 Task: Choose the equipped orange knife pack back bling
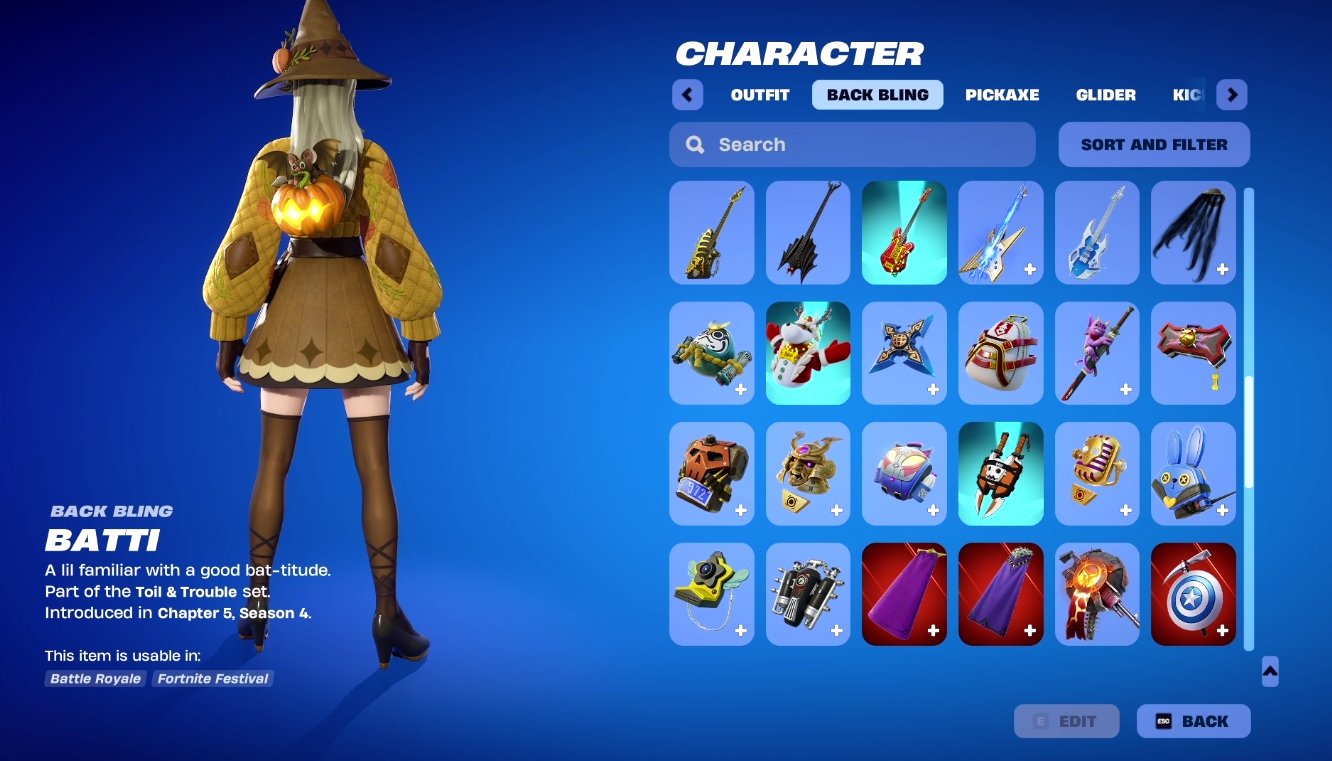pyautogui.click(x=1000, y=472)
